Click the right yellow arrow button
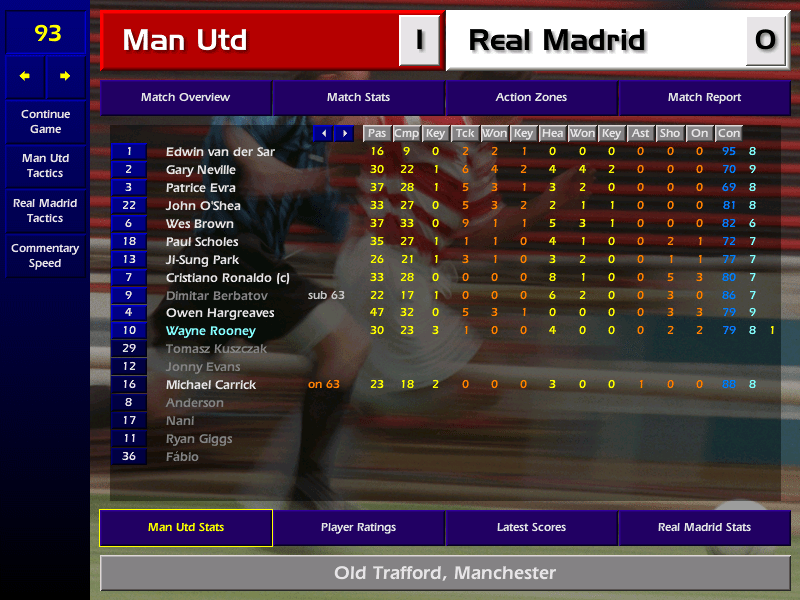Screen dimensions: 800x600 point(66,76)
